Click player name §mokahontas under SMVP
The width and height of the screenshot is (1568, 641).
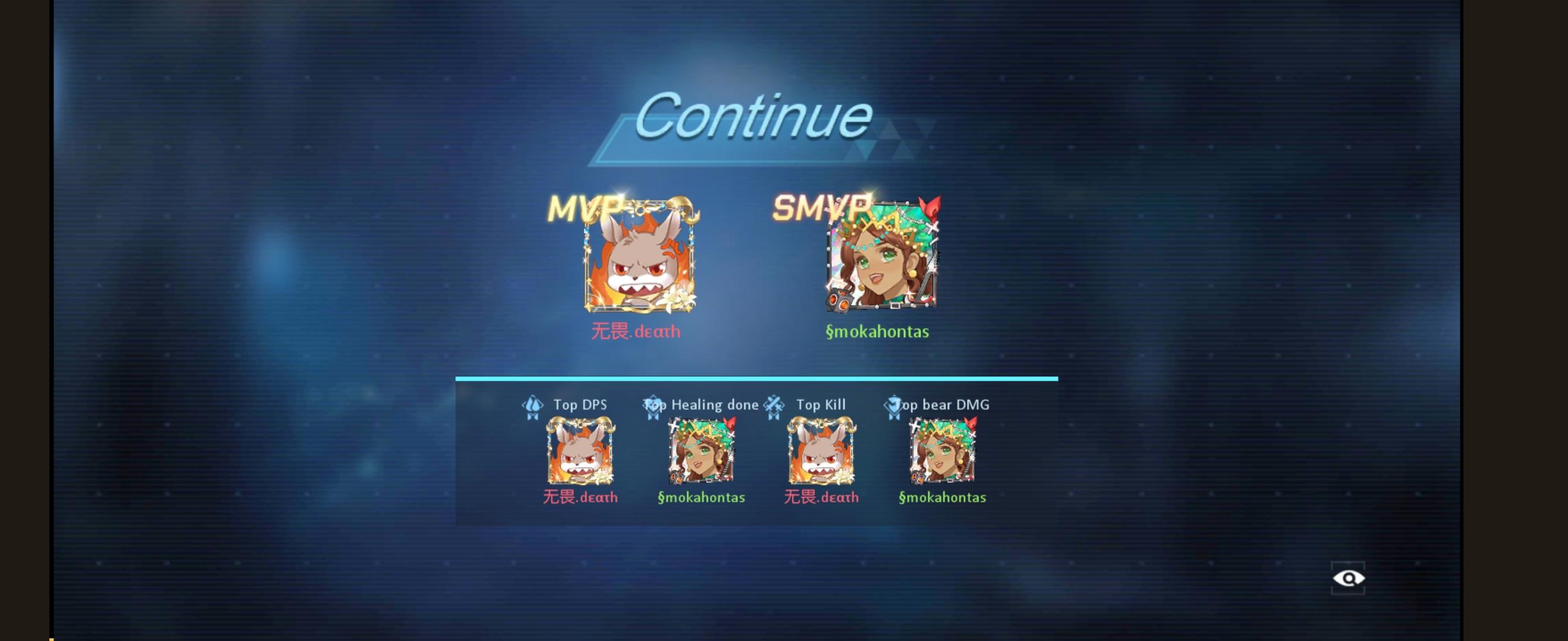(x=877, y=332)
